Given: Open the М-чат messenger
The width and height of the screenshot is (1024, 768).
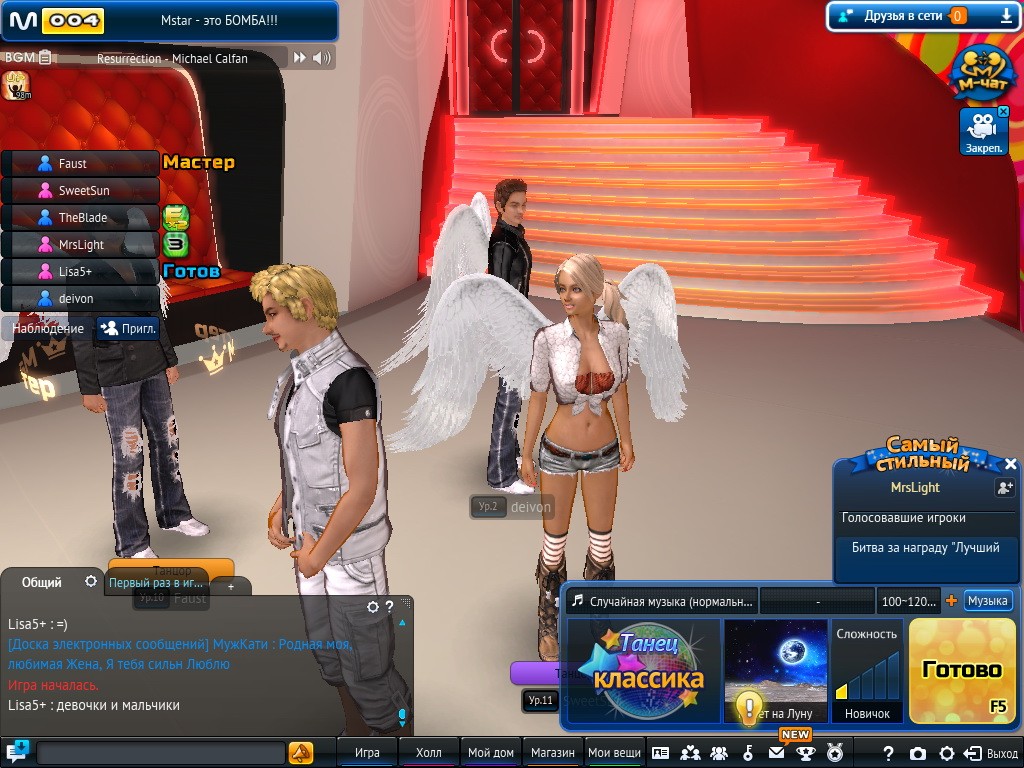Looking at the screenshot, I should point(980,72).
